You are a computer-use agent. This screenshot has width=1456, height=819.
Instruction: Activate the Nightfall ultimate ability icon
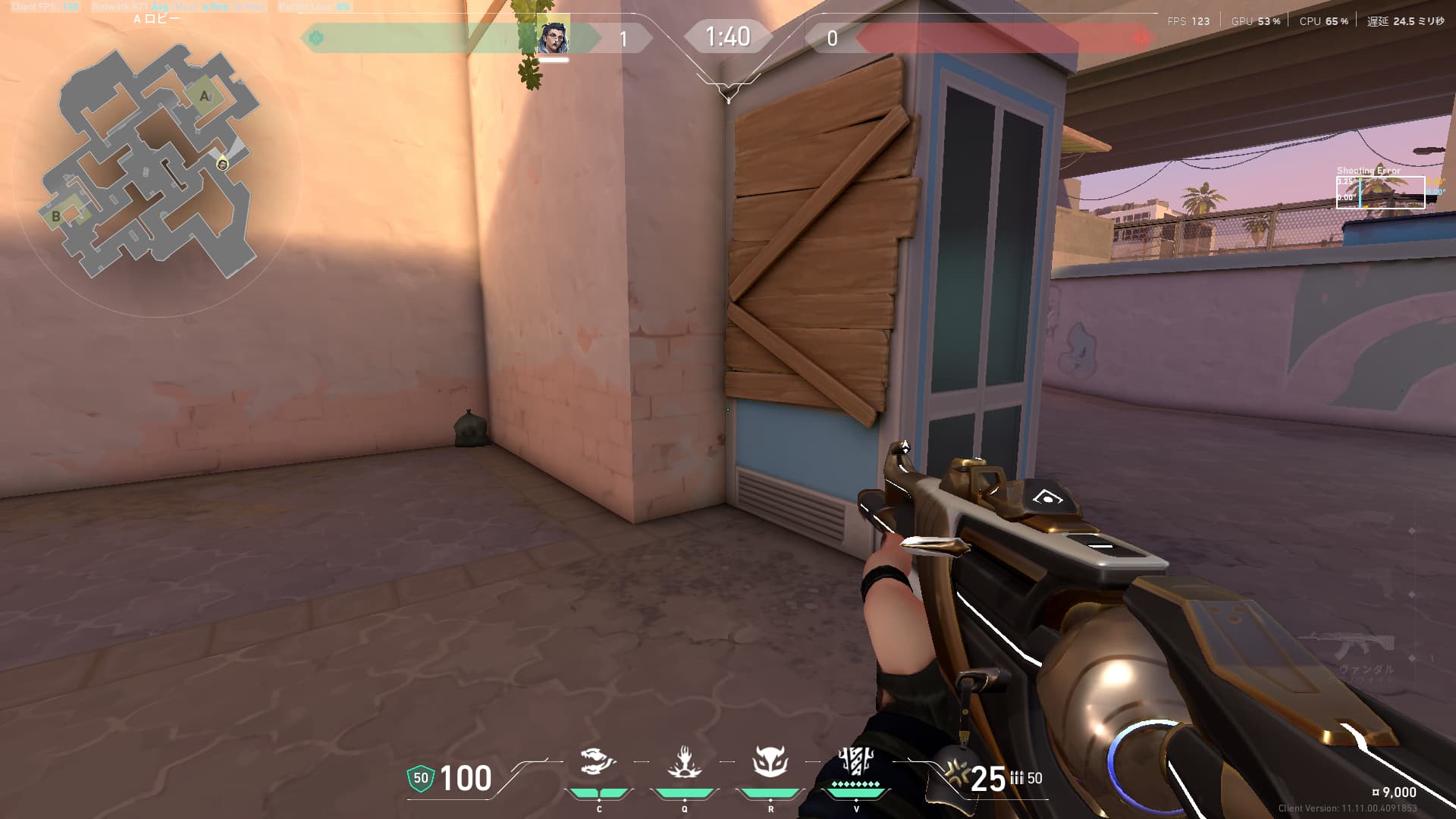tap(856, 760)
